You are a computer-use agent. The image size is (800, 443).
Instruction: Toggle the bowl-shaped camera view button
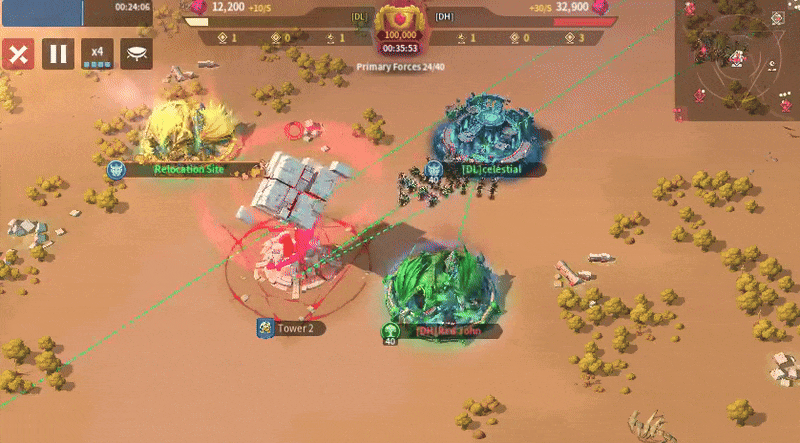point(137,54)
